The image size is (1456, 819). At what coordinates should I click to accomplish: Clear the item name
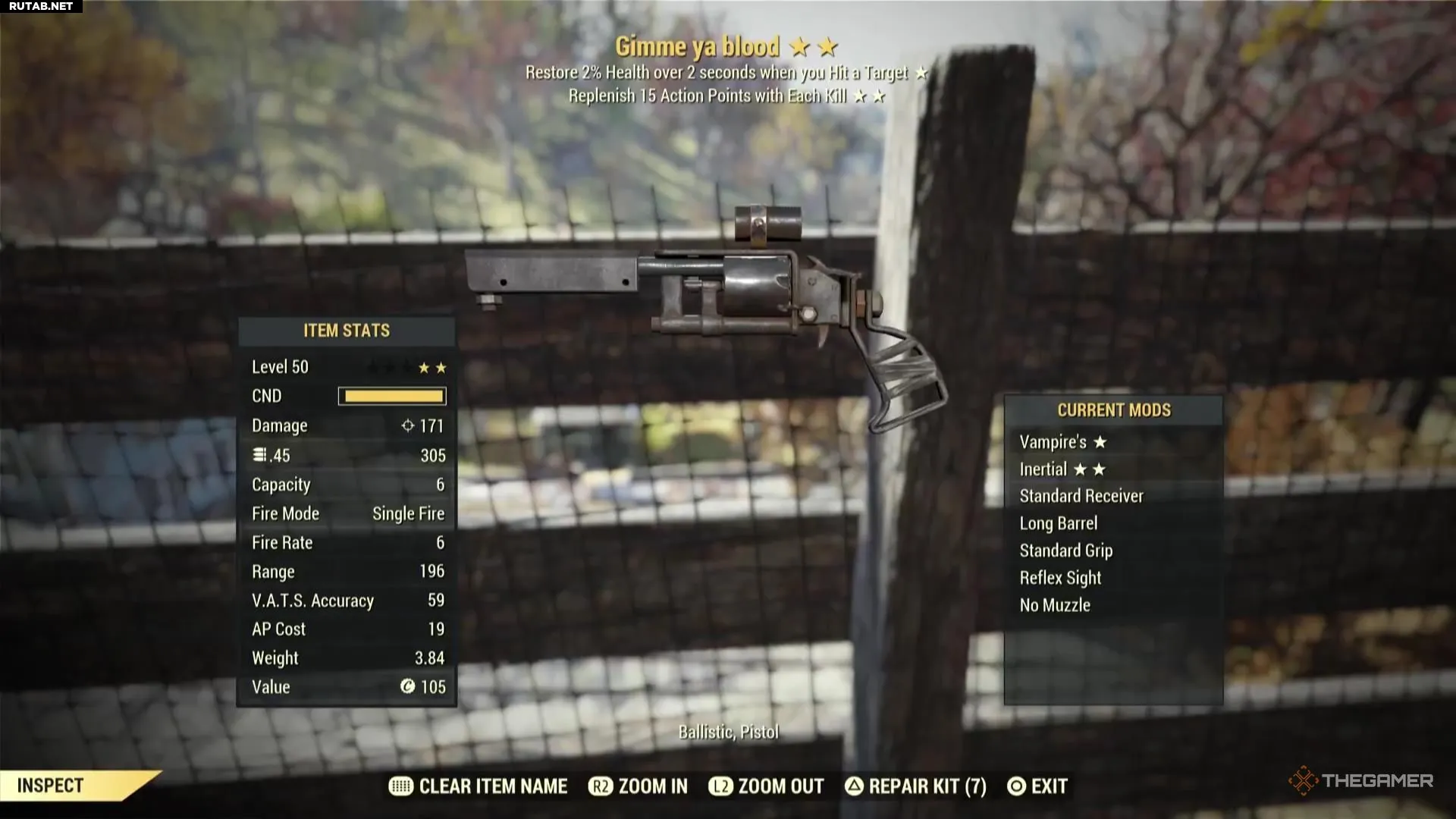click(479, 786)
